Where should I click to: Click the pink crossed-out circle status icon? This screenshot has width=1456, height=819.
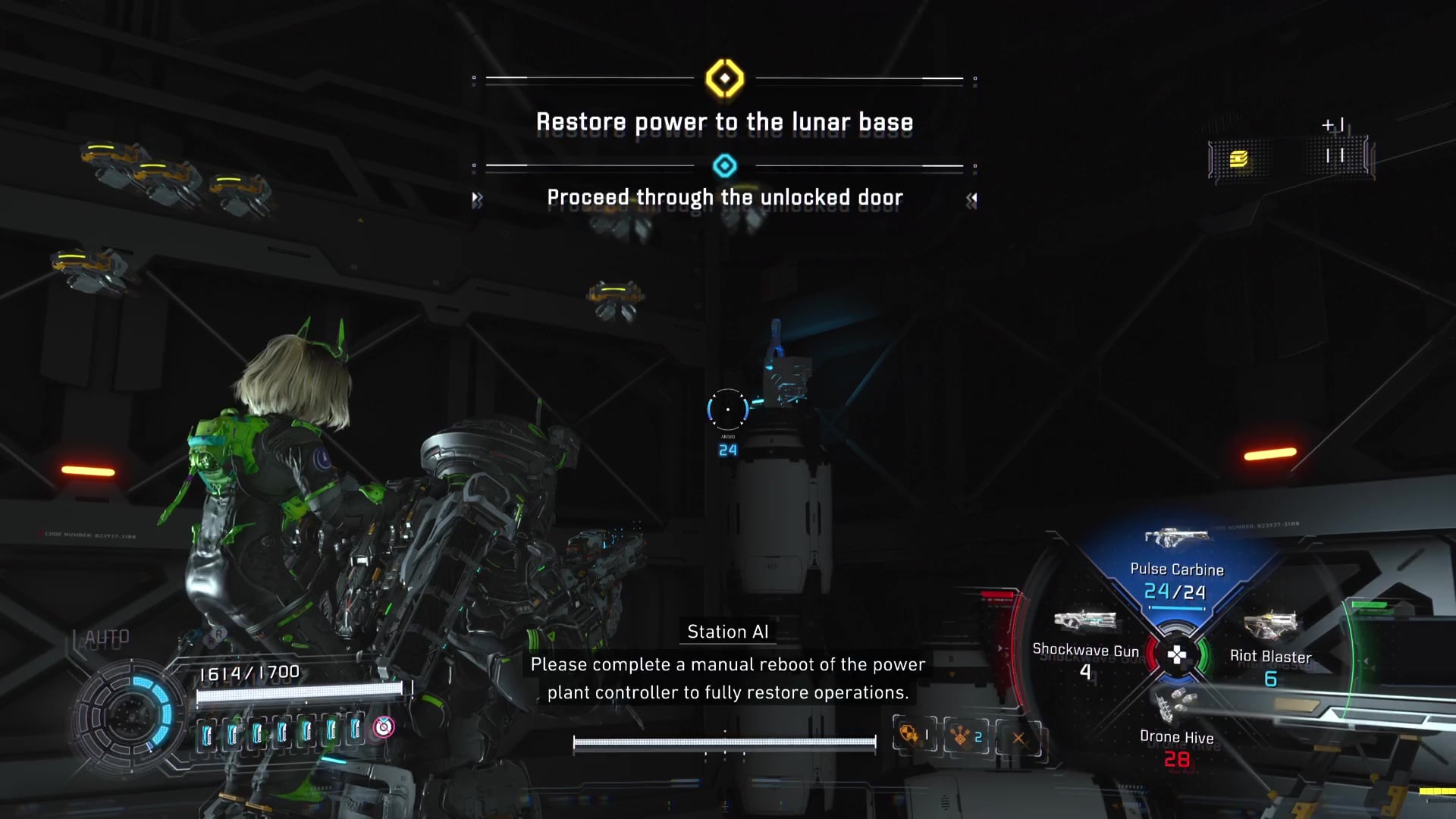384,727
